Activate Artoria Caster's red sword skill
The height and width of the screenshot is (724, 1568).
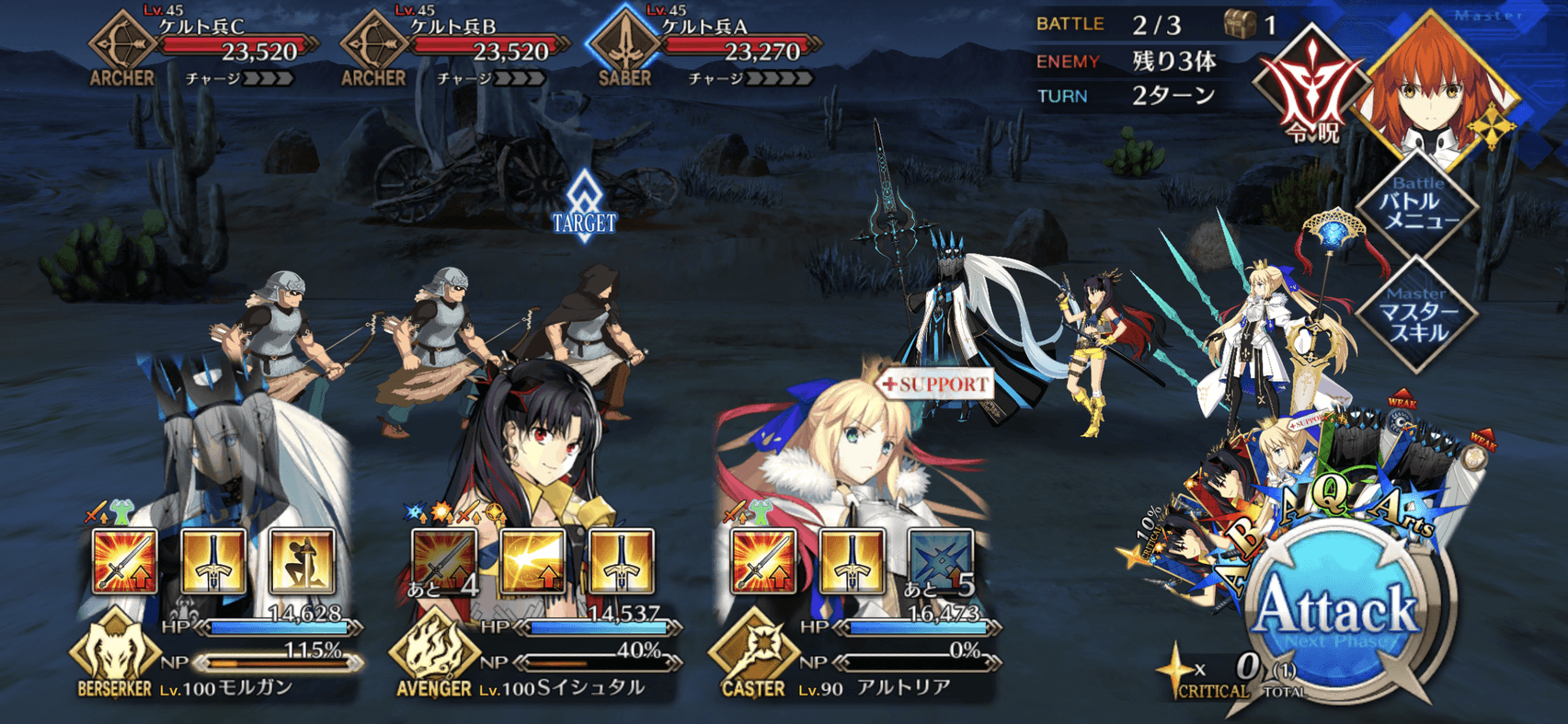[763, 560]
